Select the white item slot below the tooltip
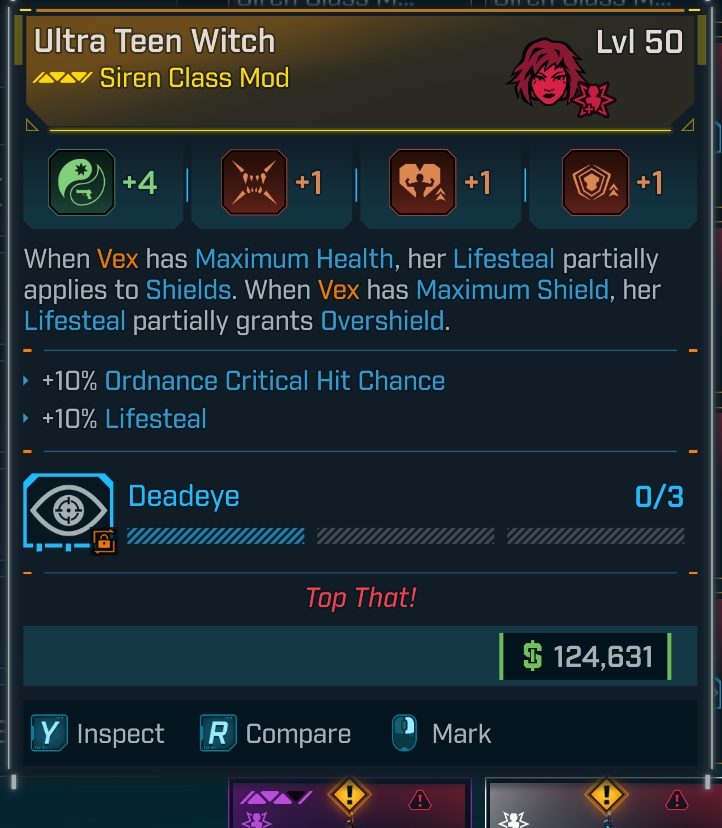The image size is (722, 828). [603, 804]
